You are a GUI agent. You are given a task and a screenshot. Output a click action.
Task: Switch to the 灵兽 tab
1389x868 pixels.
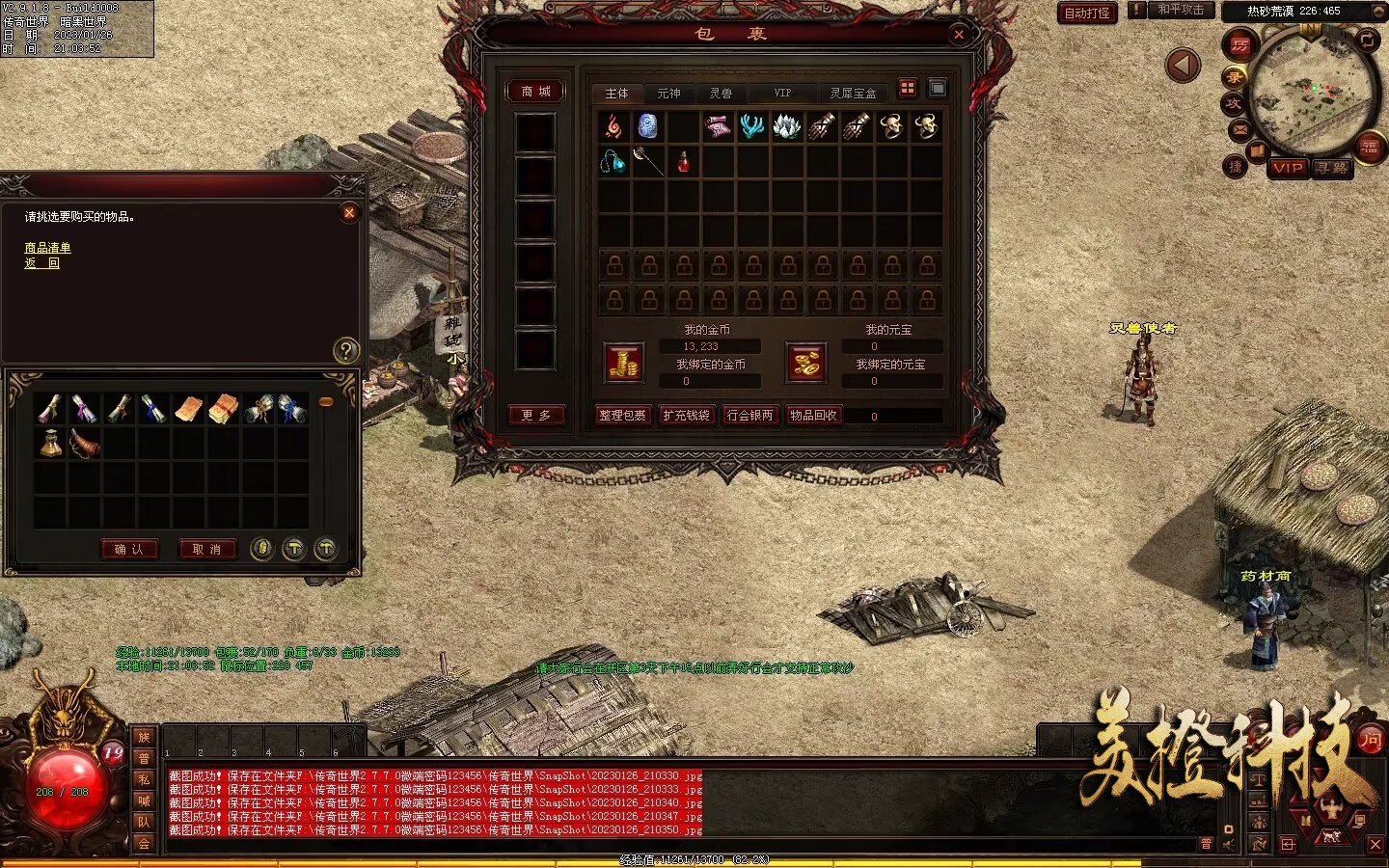point(721,94)
